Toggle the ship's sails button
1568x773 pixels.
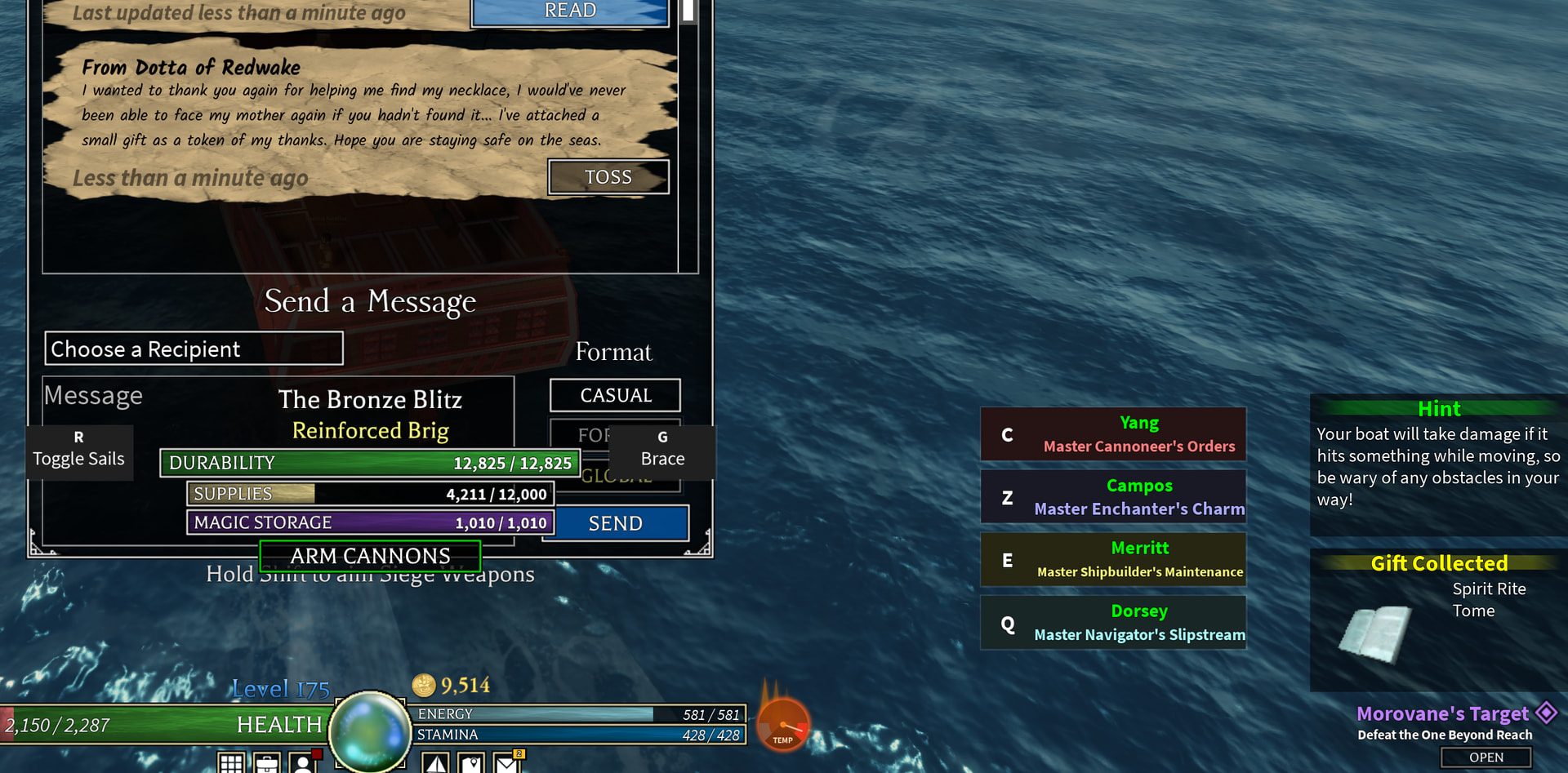pyautogui.click(x=79, y=450)
